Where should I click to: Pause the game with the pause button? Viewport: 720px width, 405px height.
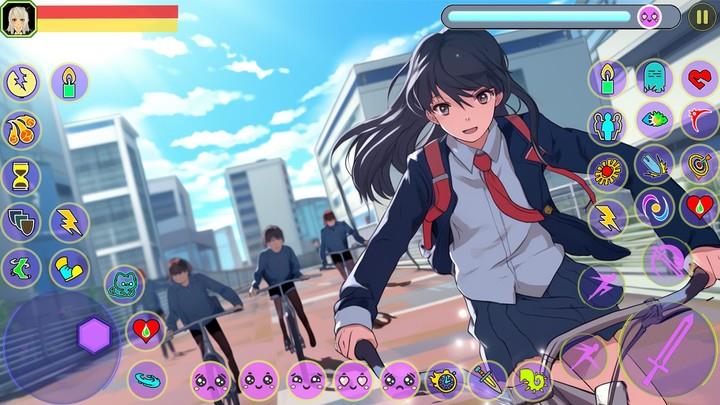702,17
